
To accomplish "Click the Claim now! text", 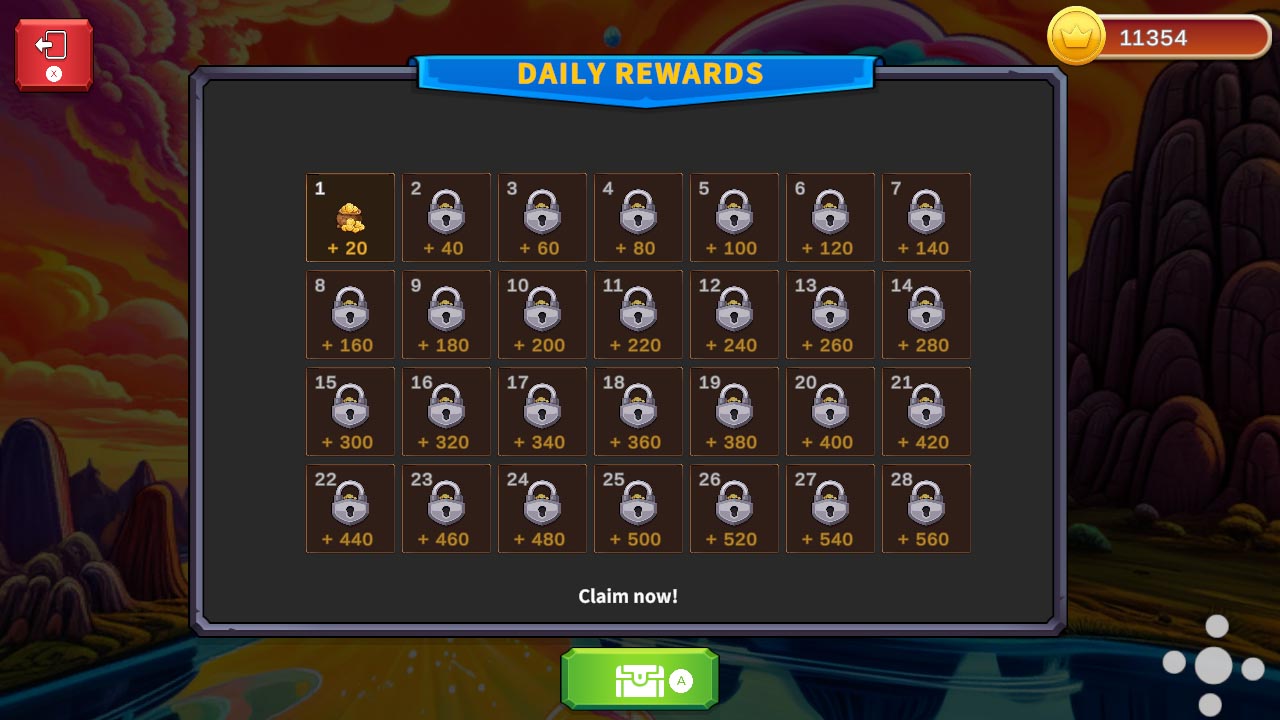I will point(629,595).
